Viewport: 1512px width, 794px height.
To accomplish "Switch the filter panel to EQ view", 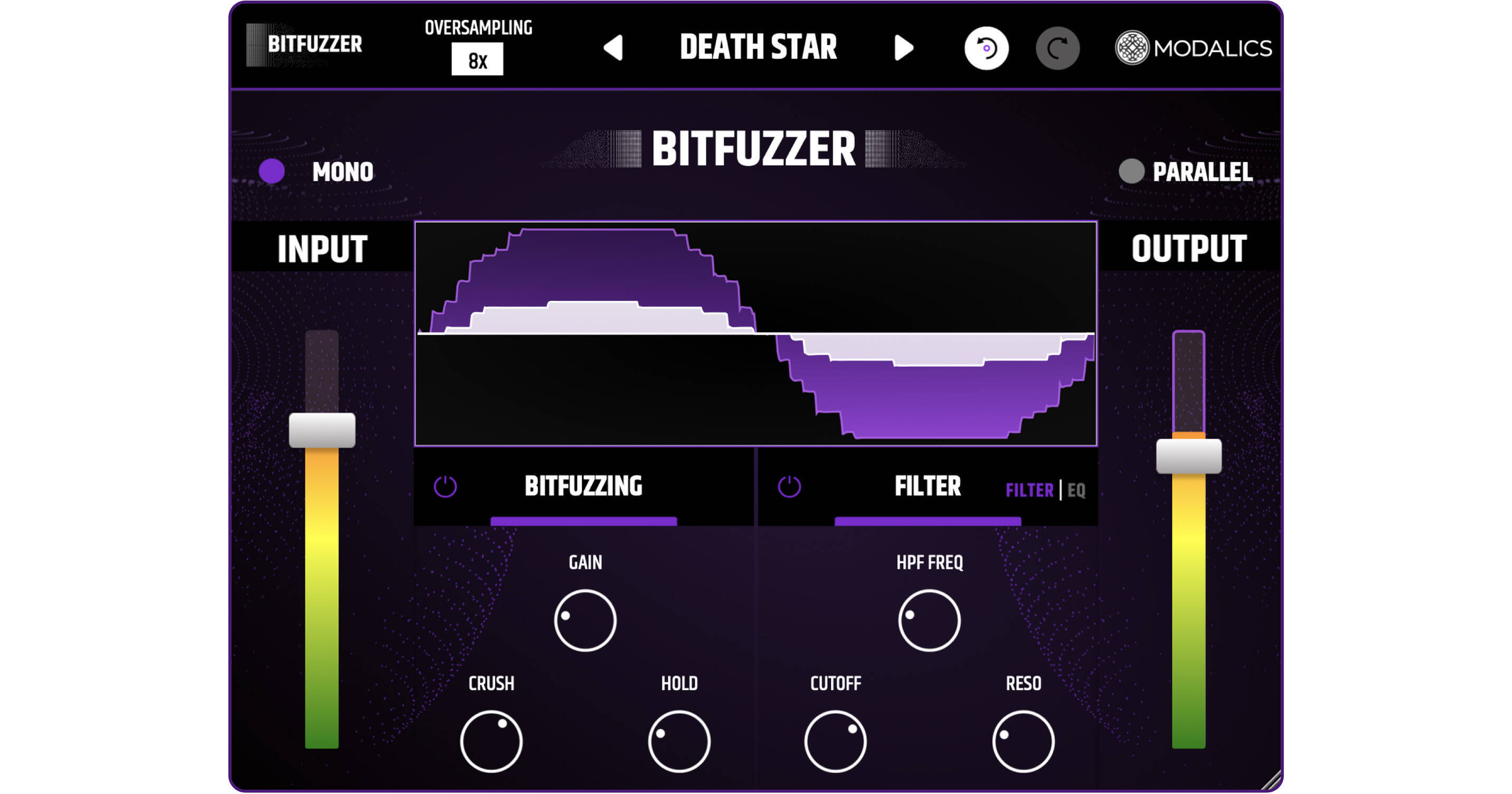I will (x=1078, y=490).
